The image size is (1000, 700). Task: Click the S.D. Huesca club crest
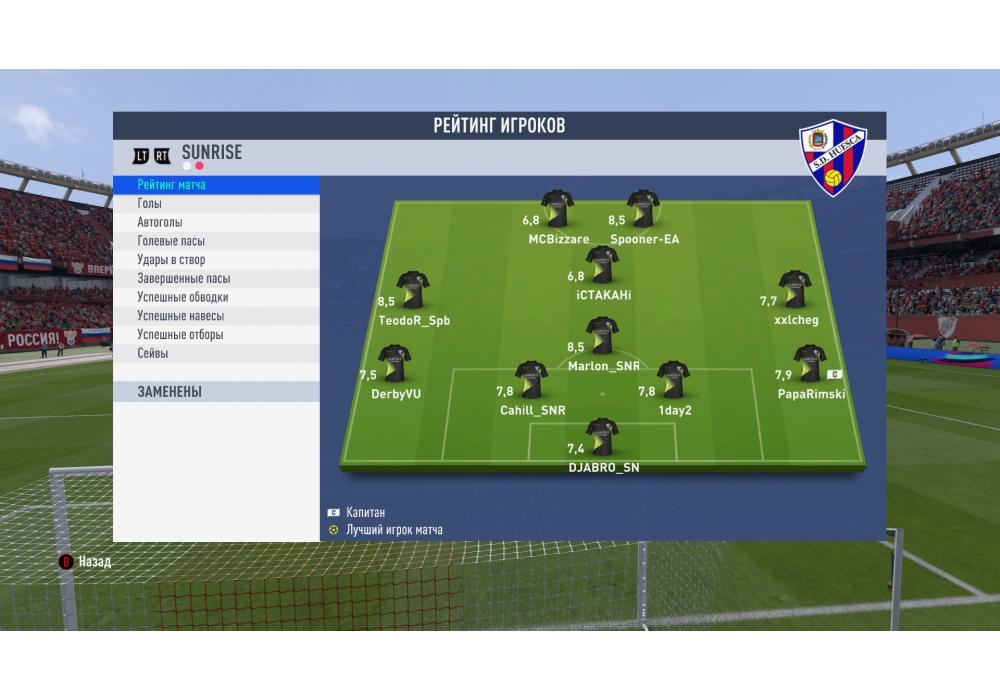click(832, 157)
